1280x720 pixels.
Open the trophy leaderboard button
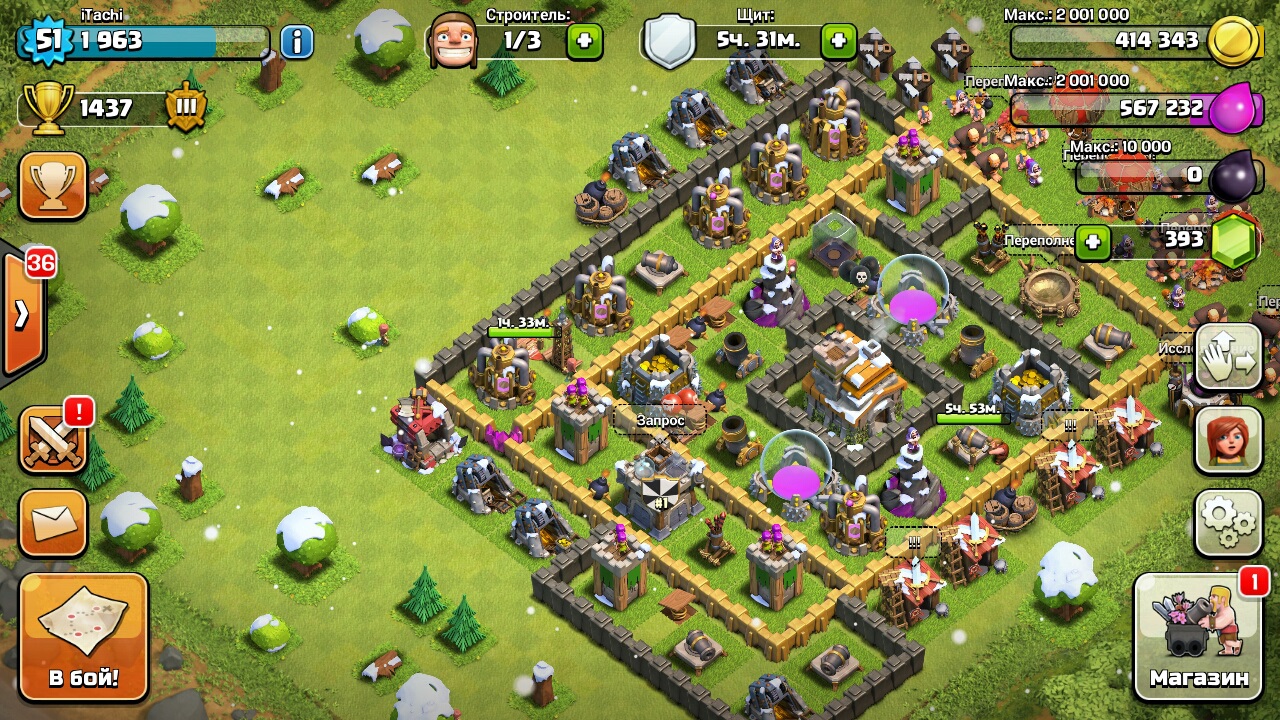tap(53, 186)
